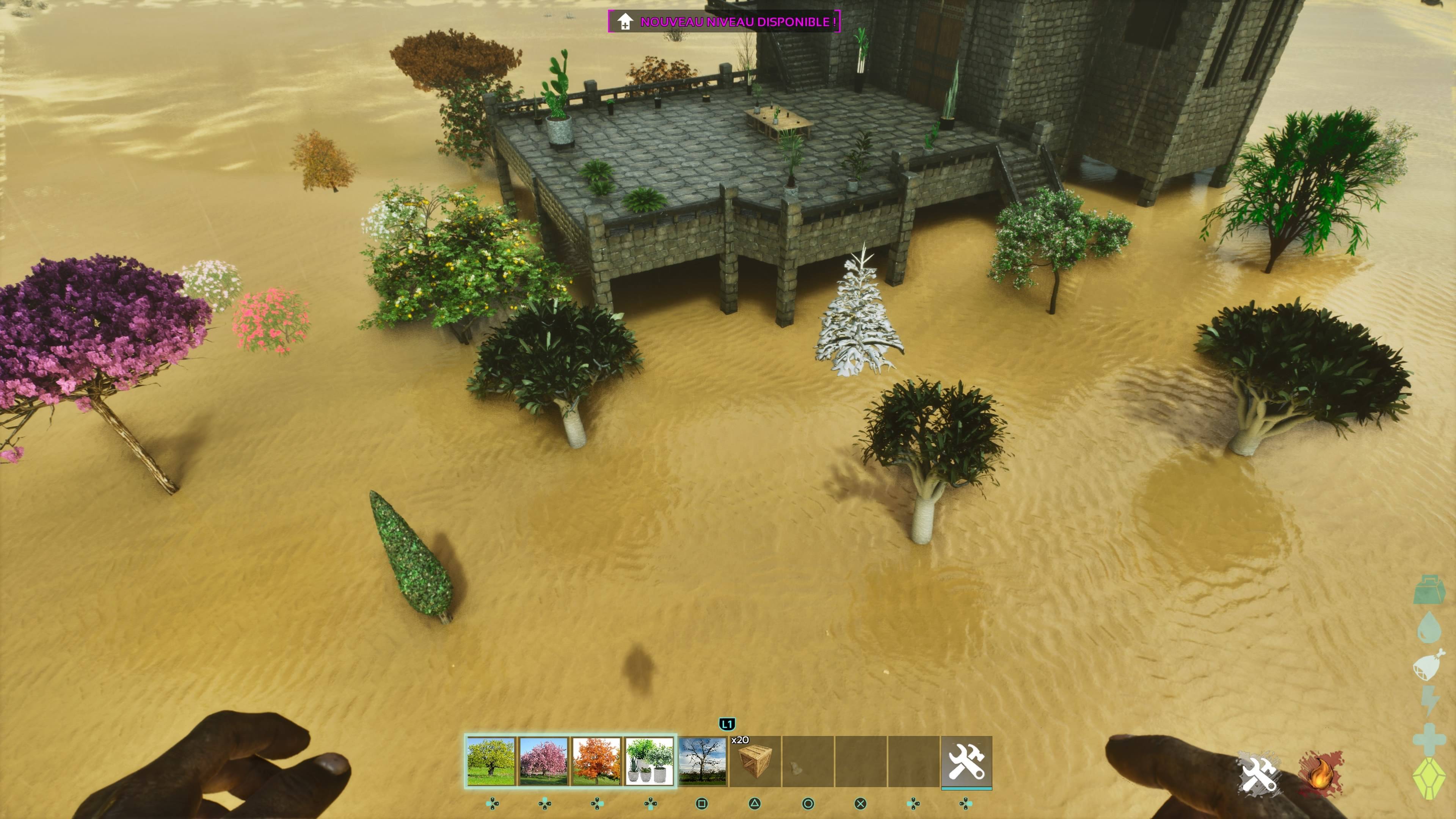Select the wooden crate x20 slot
The image size is (1456, 819).
(755, 761)
